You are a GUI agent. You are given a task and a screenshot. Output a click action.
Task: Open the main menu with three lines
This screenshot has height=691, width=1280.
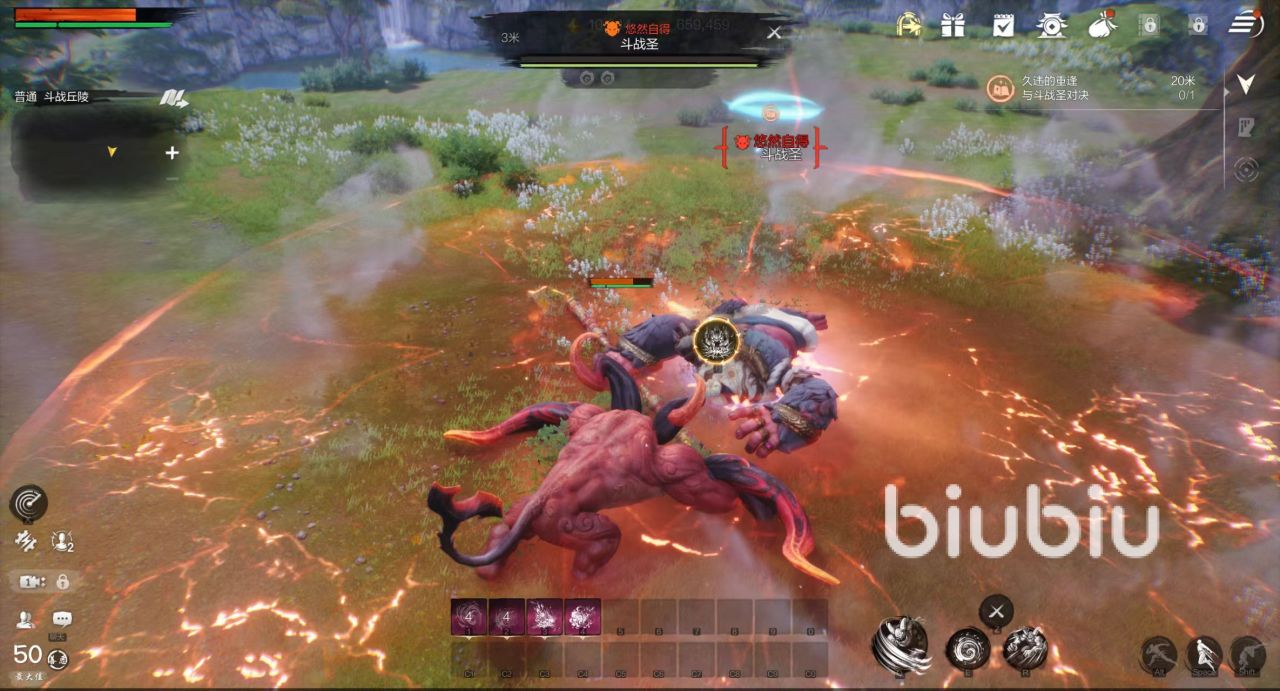pyautogui.click(x=1246, y=23)
